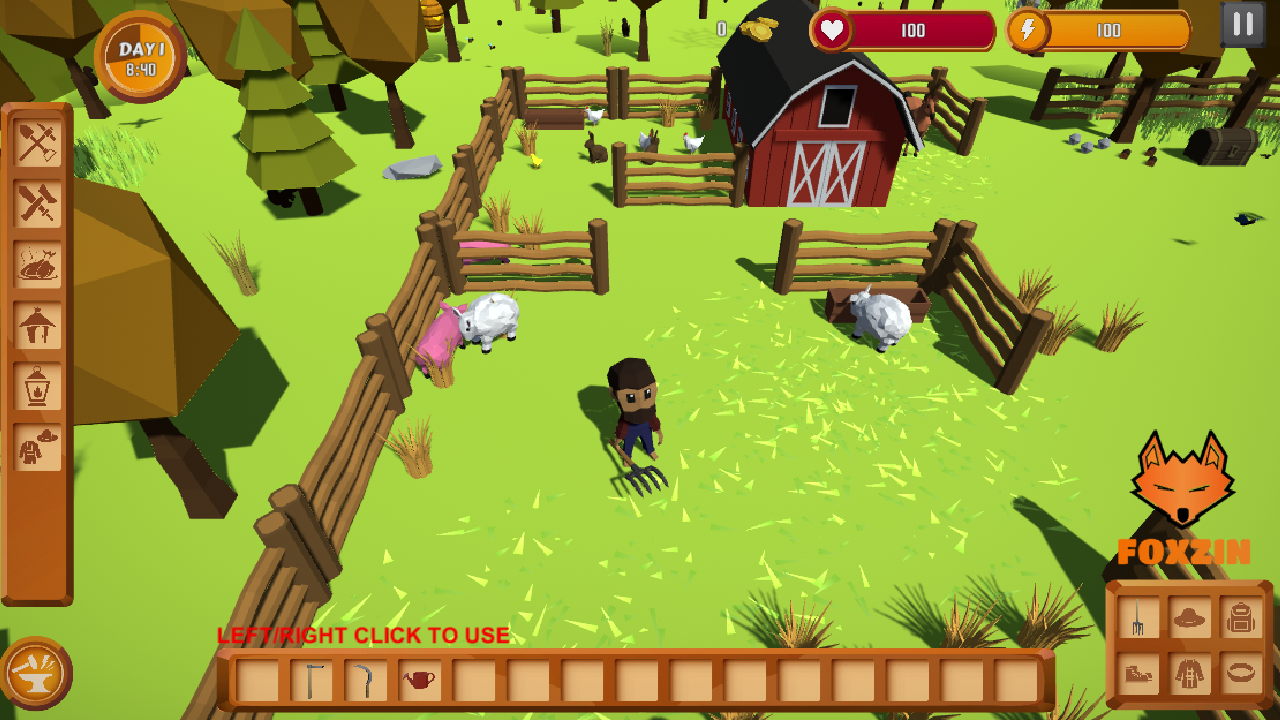Open the cooked food menu in sidebar
This screenshot has height=720, width=1280.
click(x=38, y=265)
